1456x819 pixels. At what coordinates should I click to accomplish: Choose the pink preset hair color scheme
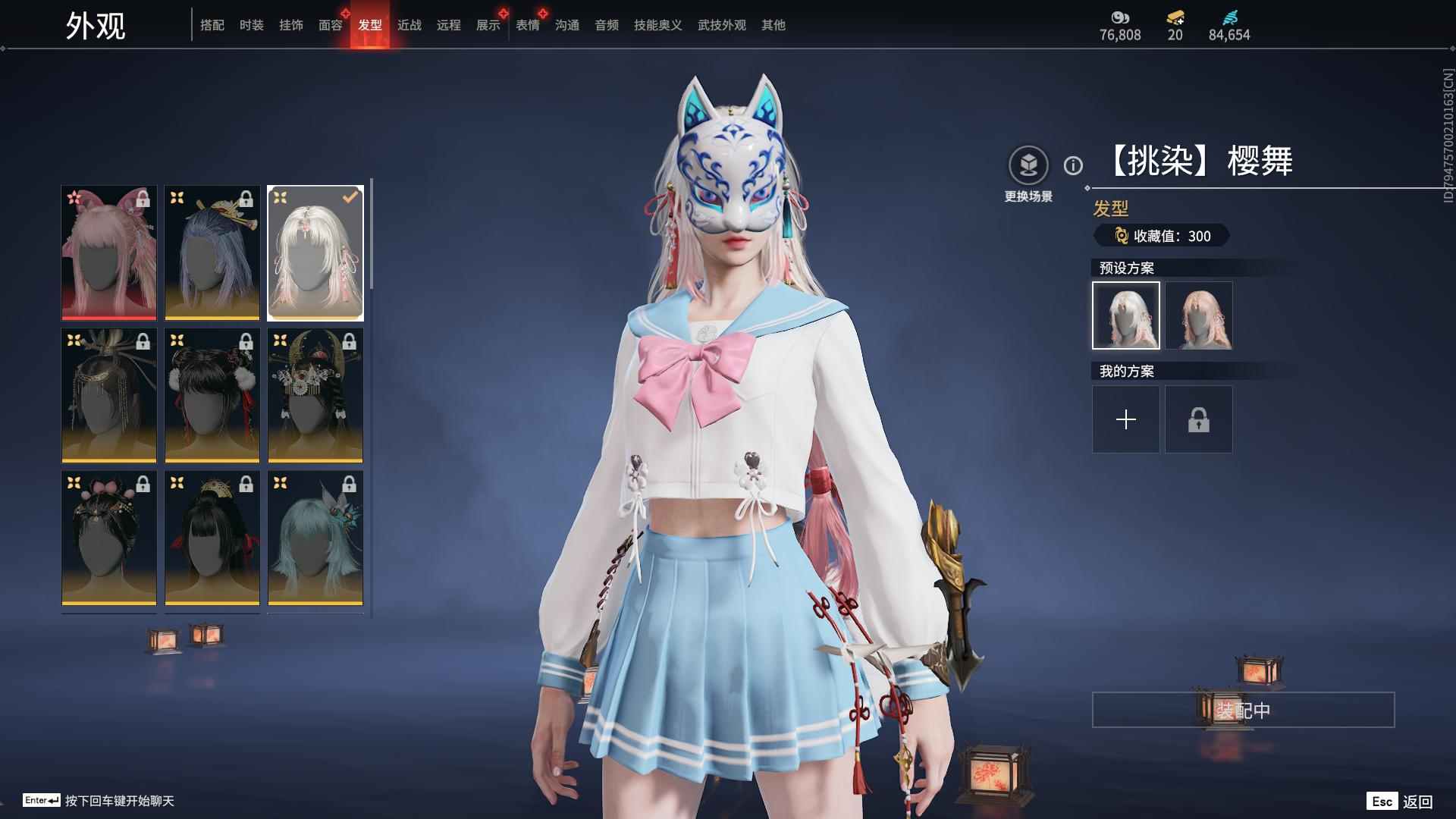pyautogui.click(x=1199, y=315)
